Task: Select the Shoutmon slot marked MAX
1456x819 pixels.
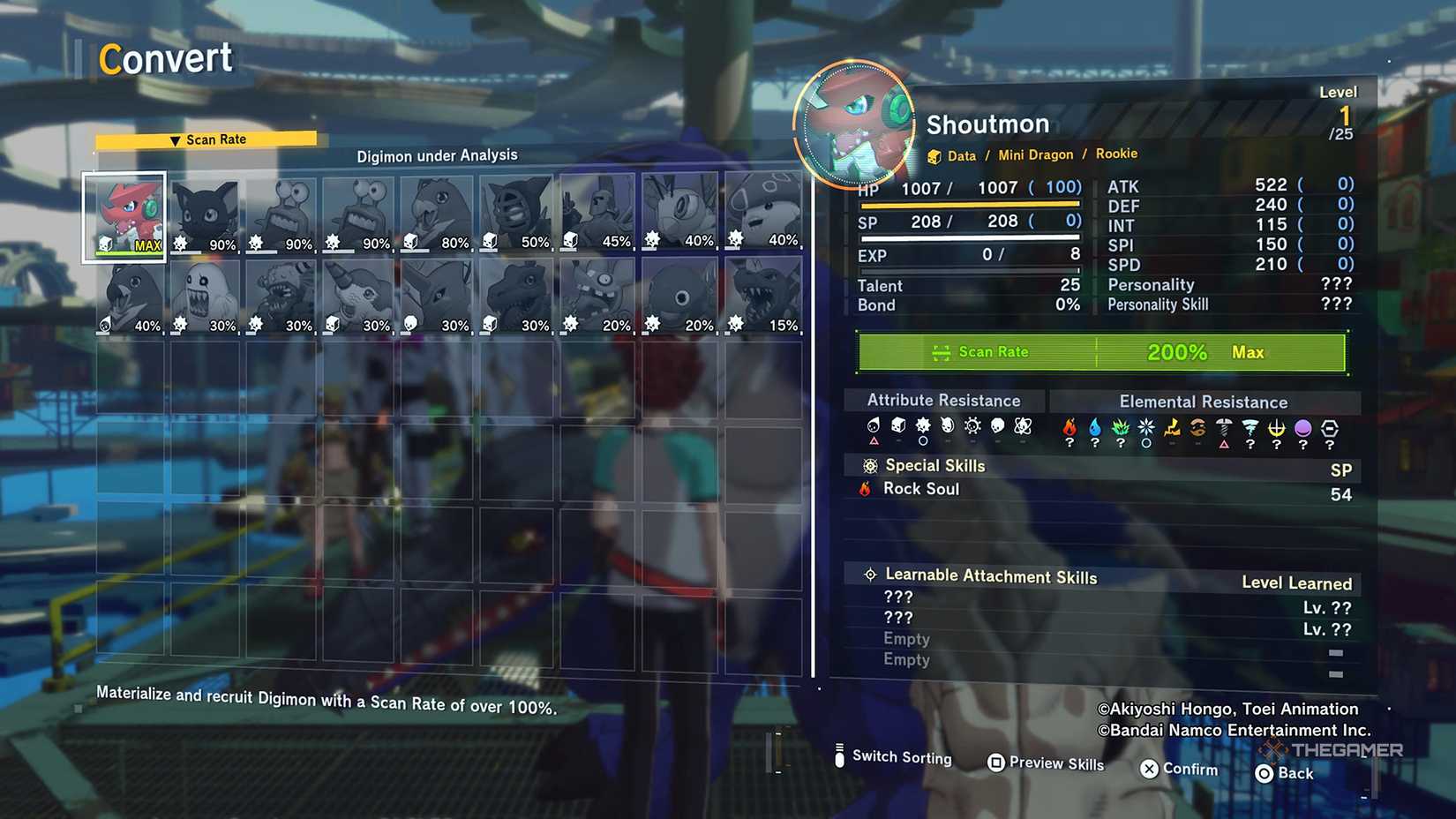Action: (x=124, y=216)
